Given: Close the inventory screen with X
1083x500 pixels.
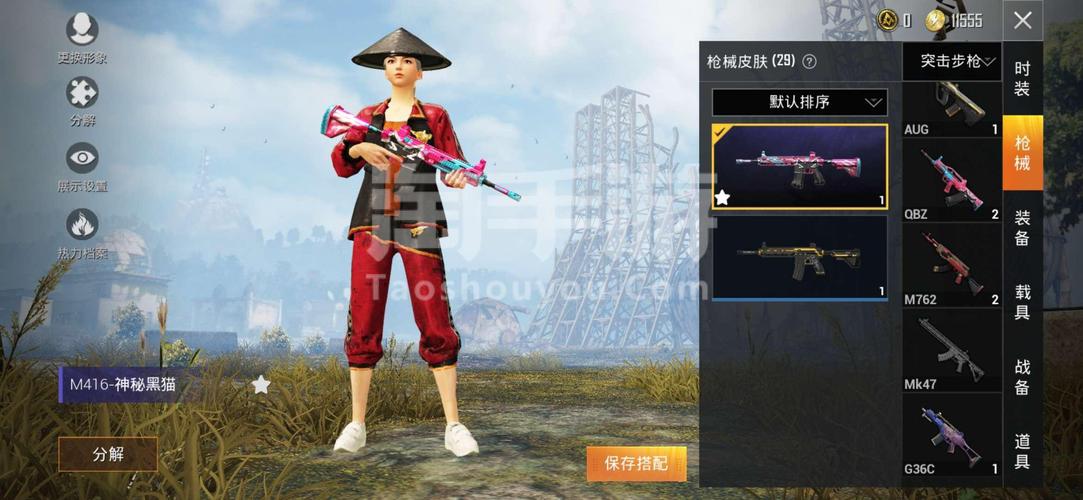Looking at the screenshot, I should coord(1022,20).
